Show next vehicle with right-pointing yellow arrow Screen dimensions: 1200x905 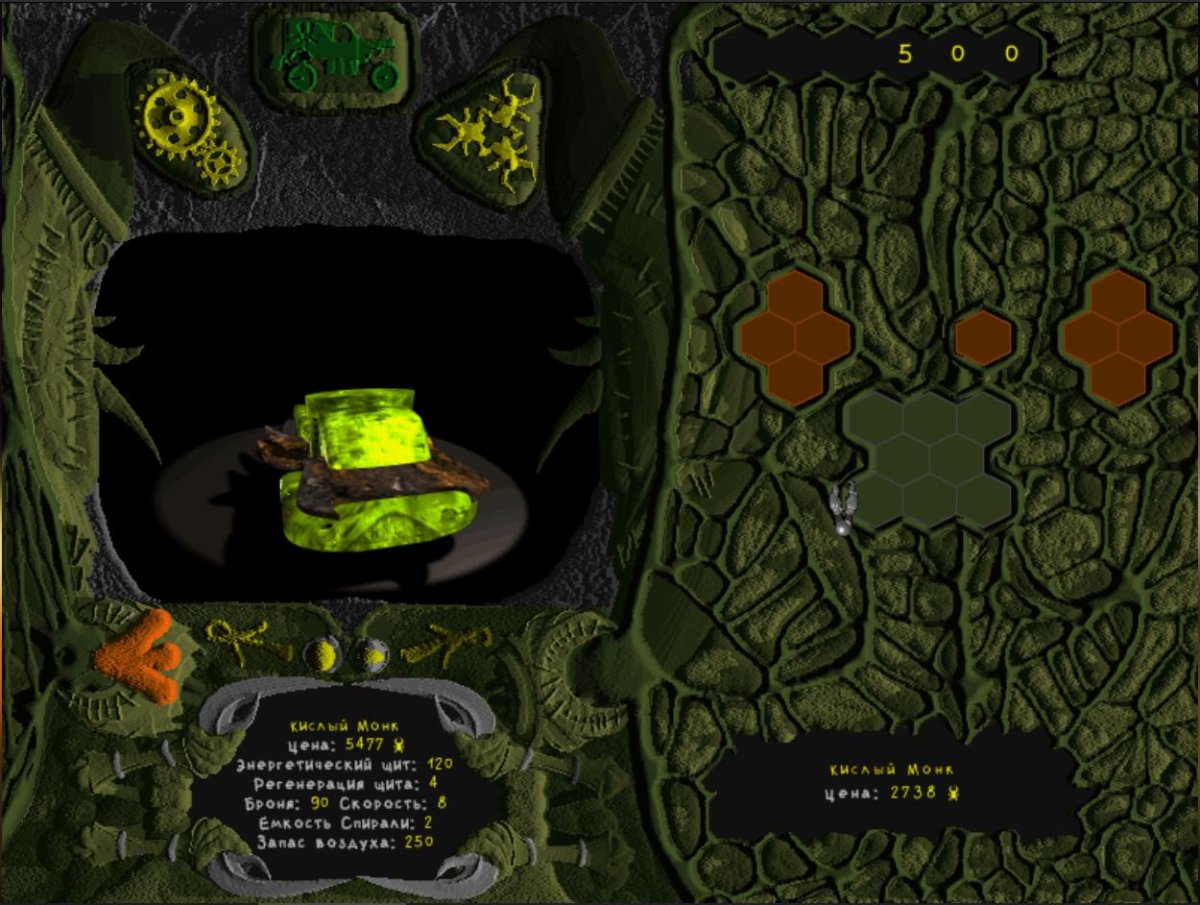tap(448, 642)
